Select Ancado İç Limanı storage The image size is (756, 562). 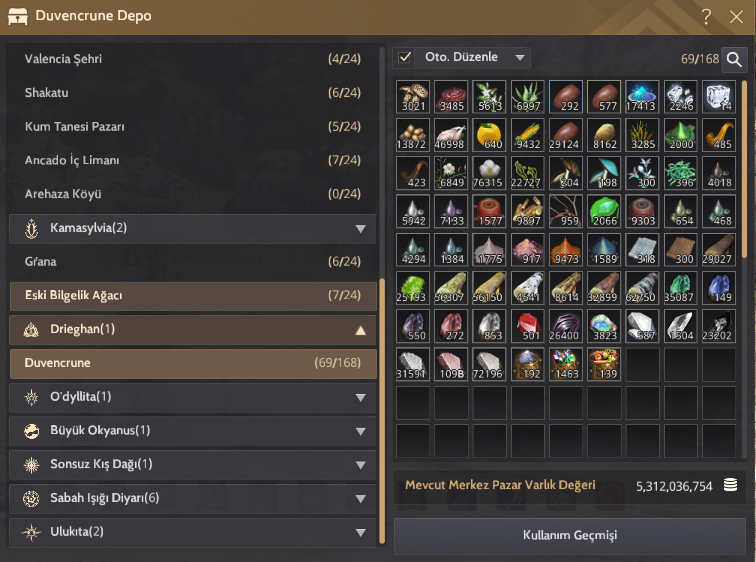pos(192,161)
